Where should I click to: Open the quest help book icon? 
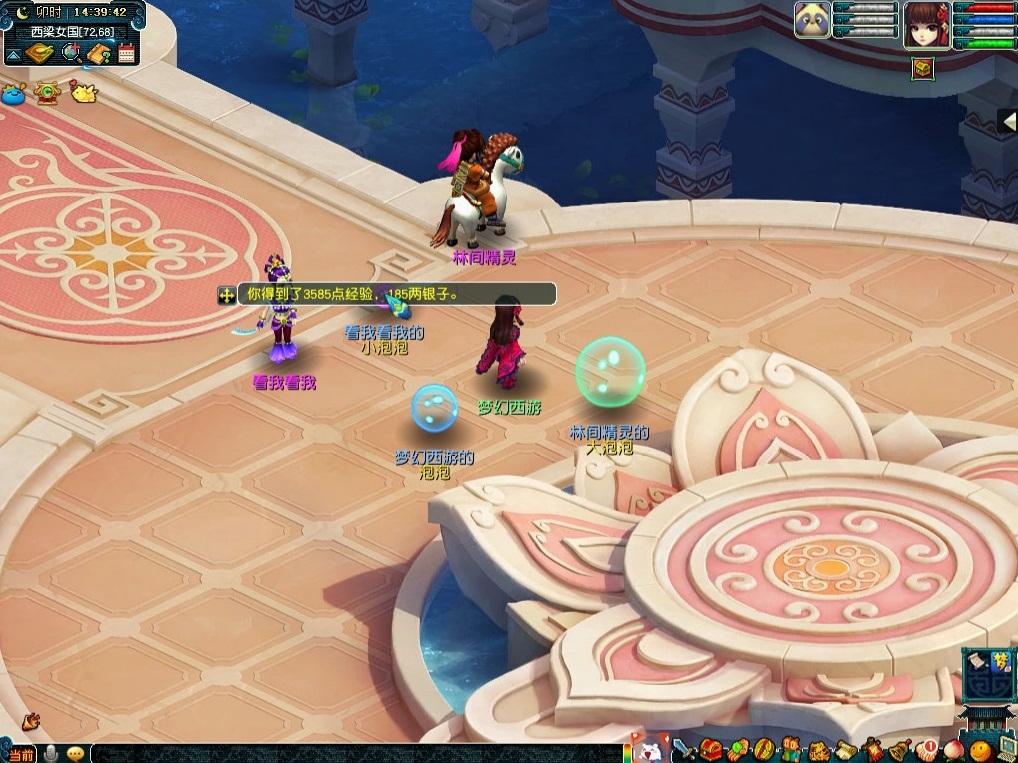point(98,54)
